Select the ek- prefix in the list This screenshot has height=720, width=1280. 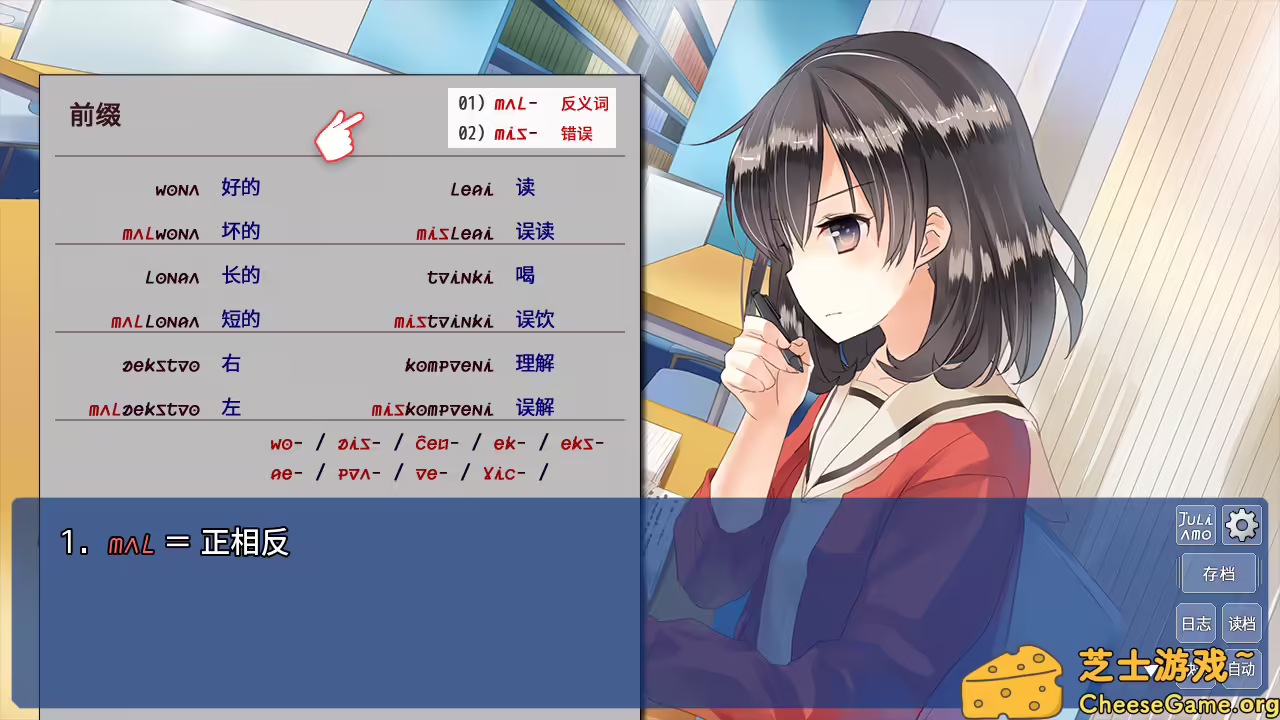tap(510, 443)
